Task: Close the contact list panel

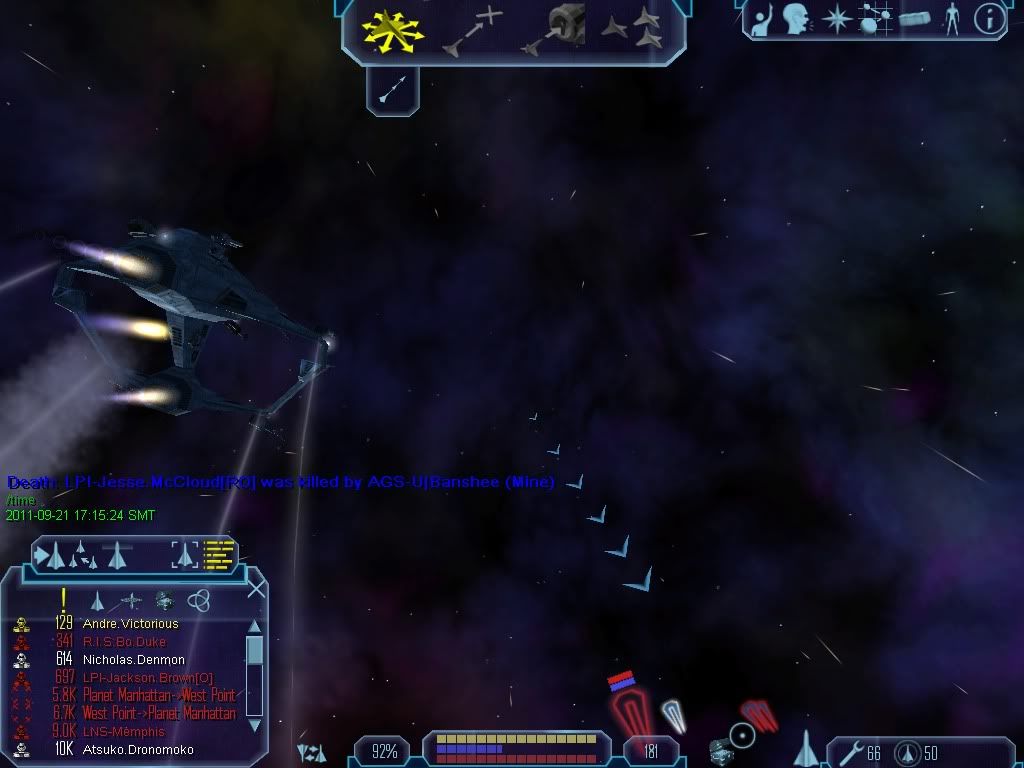Action: point(256,589)
